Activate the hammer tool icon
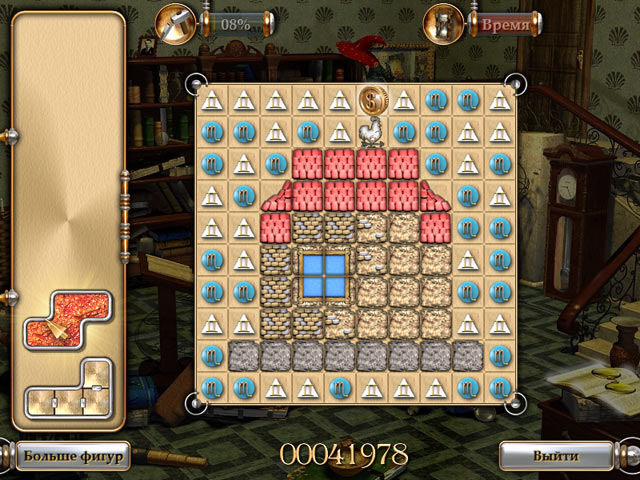 (x=174, y=22)
